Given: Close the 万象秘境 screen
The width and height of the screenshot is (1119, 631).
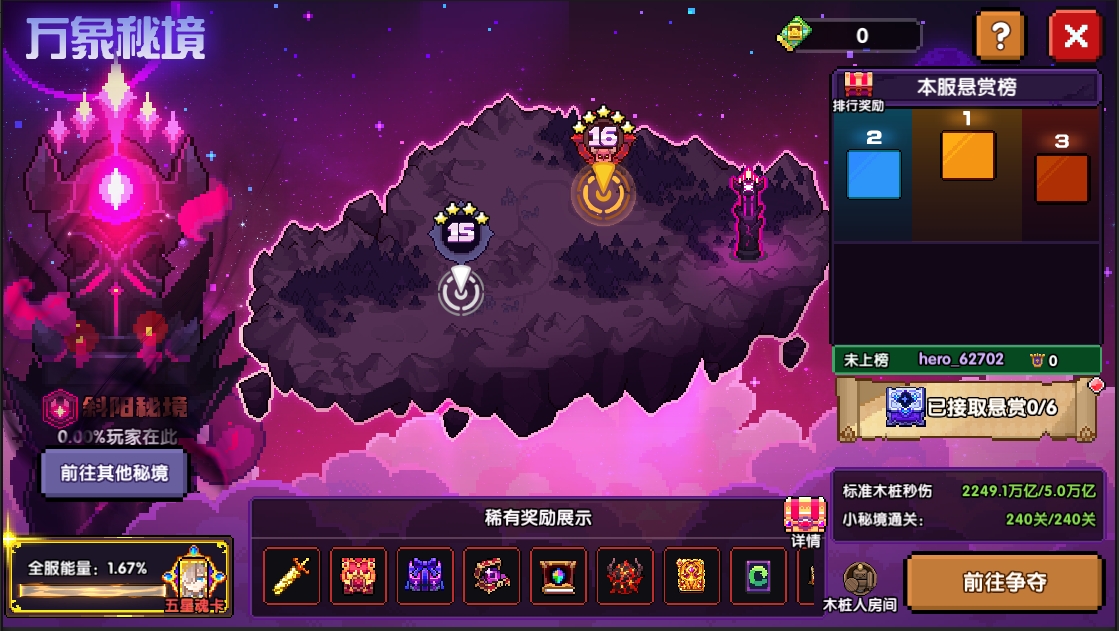Looking at the screenshot, I should point(1075,37).
